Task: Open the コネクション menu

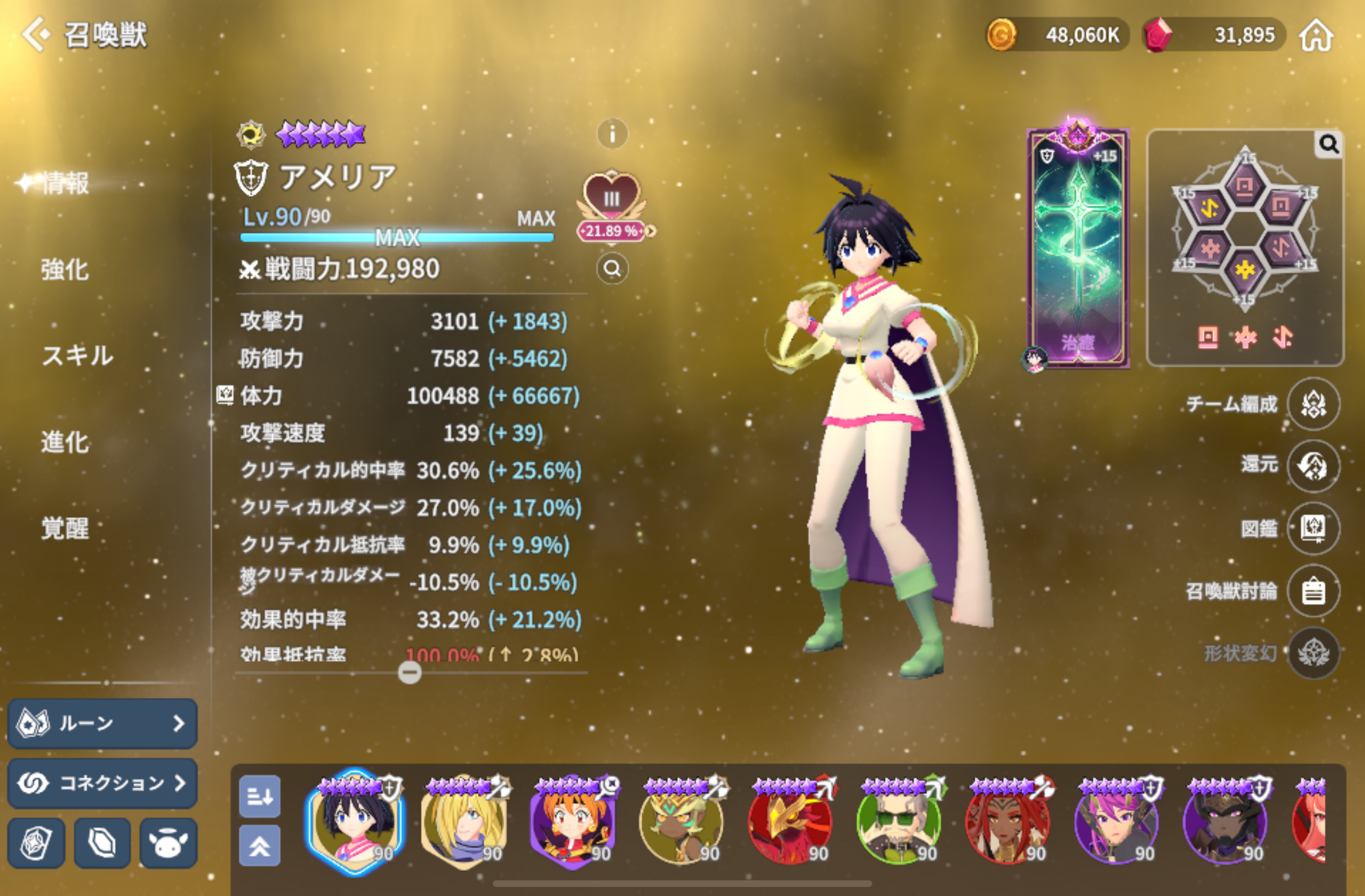Action: [x=102, y=783]
